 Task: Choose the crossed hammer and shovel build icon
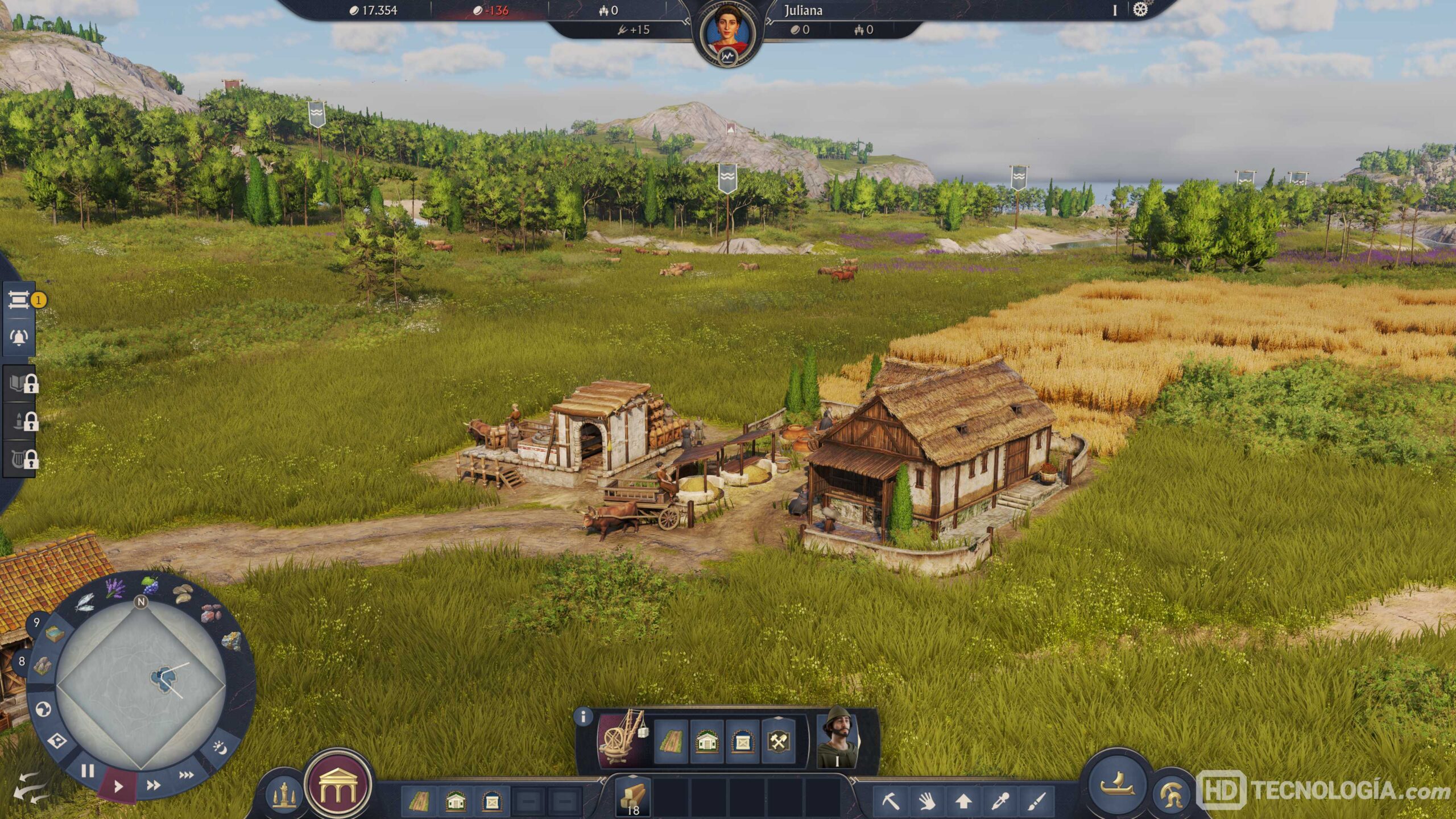pyautogui.click(x=777, y=741)
